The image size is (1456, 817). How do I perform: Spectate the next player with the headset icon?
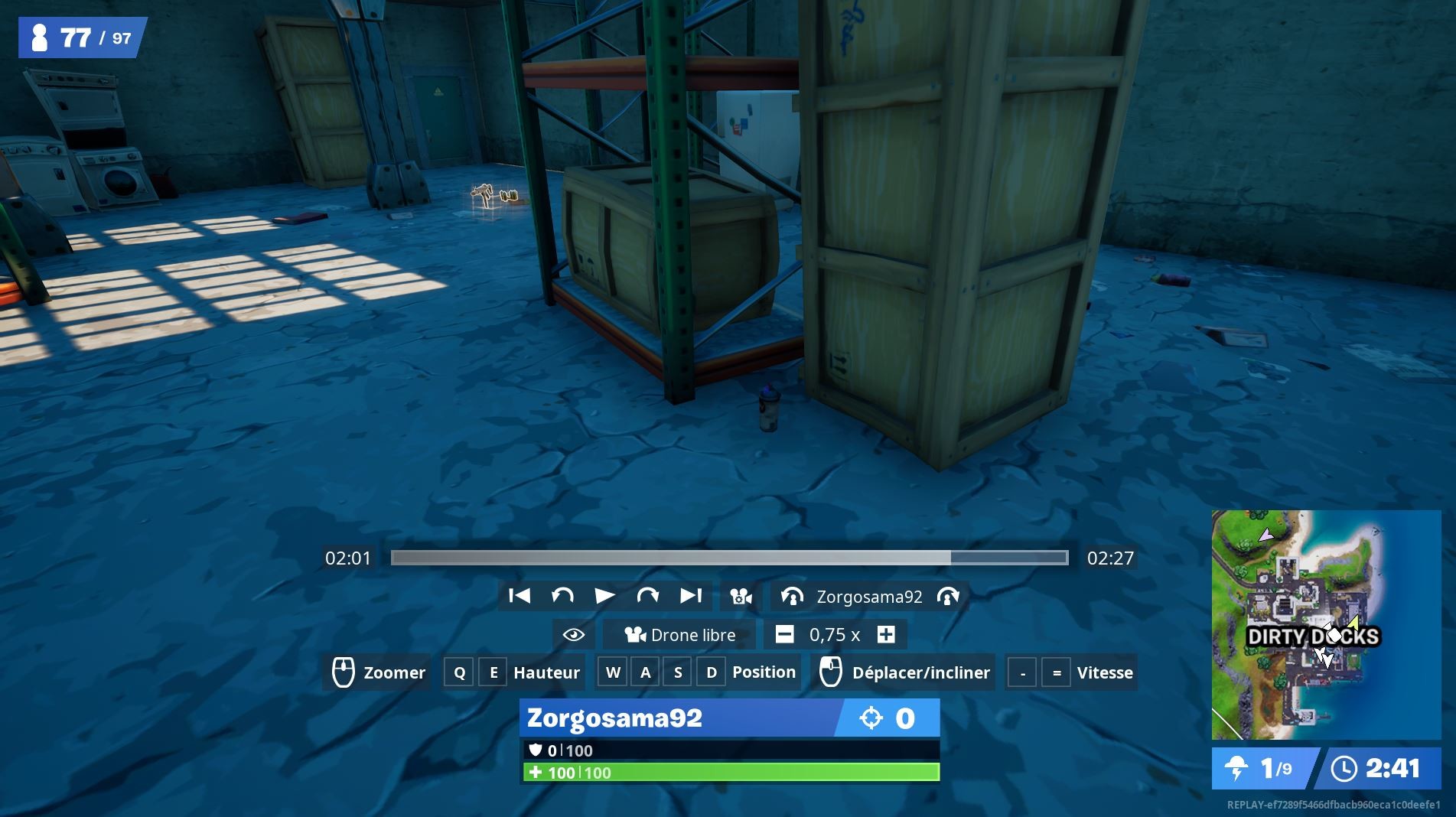(946, 596)
